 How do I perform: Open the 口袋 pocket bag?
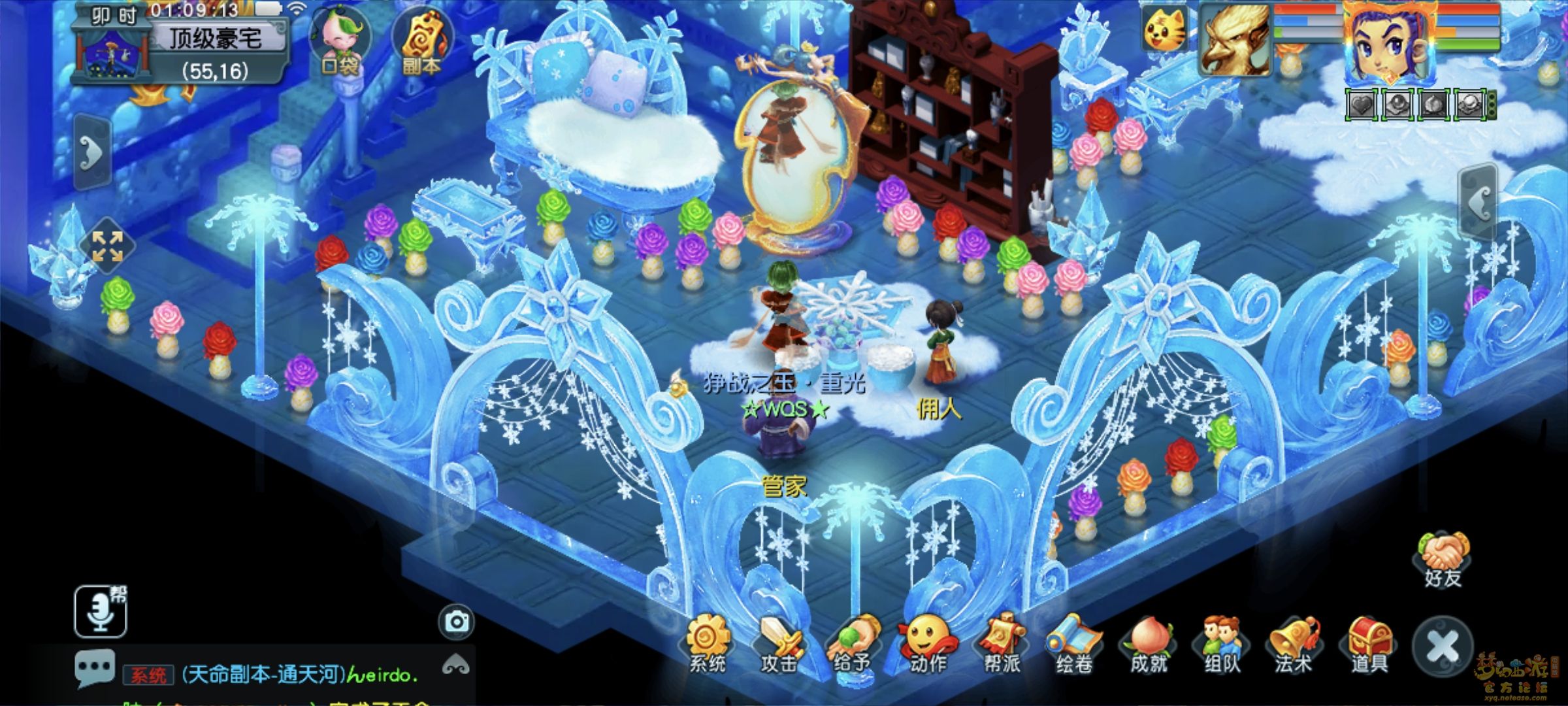click(x=340, y=41)
